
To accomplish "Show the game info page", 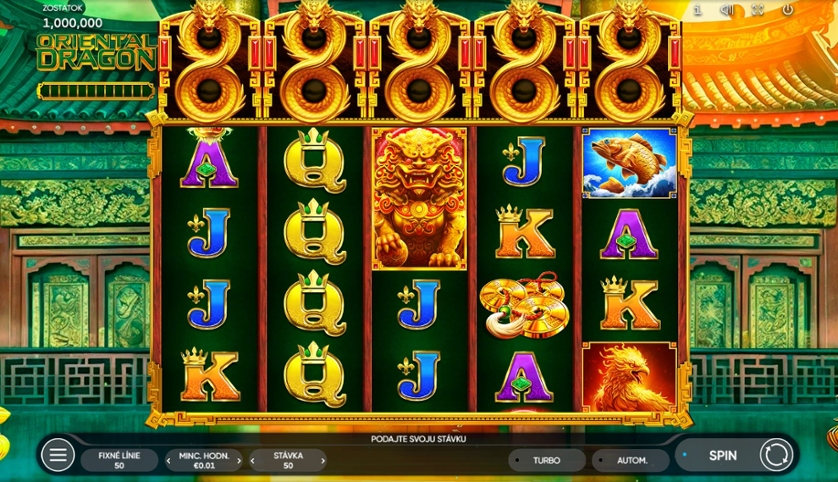I will [x=697, y=10].
